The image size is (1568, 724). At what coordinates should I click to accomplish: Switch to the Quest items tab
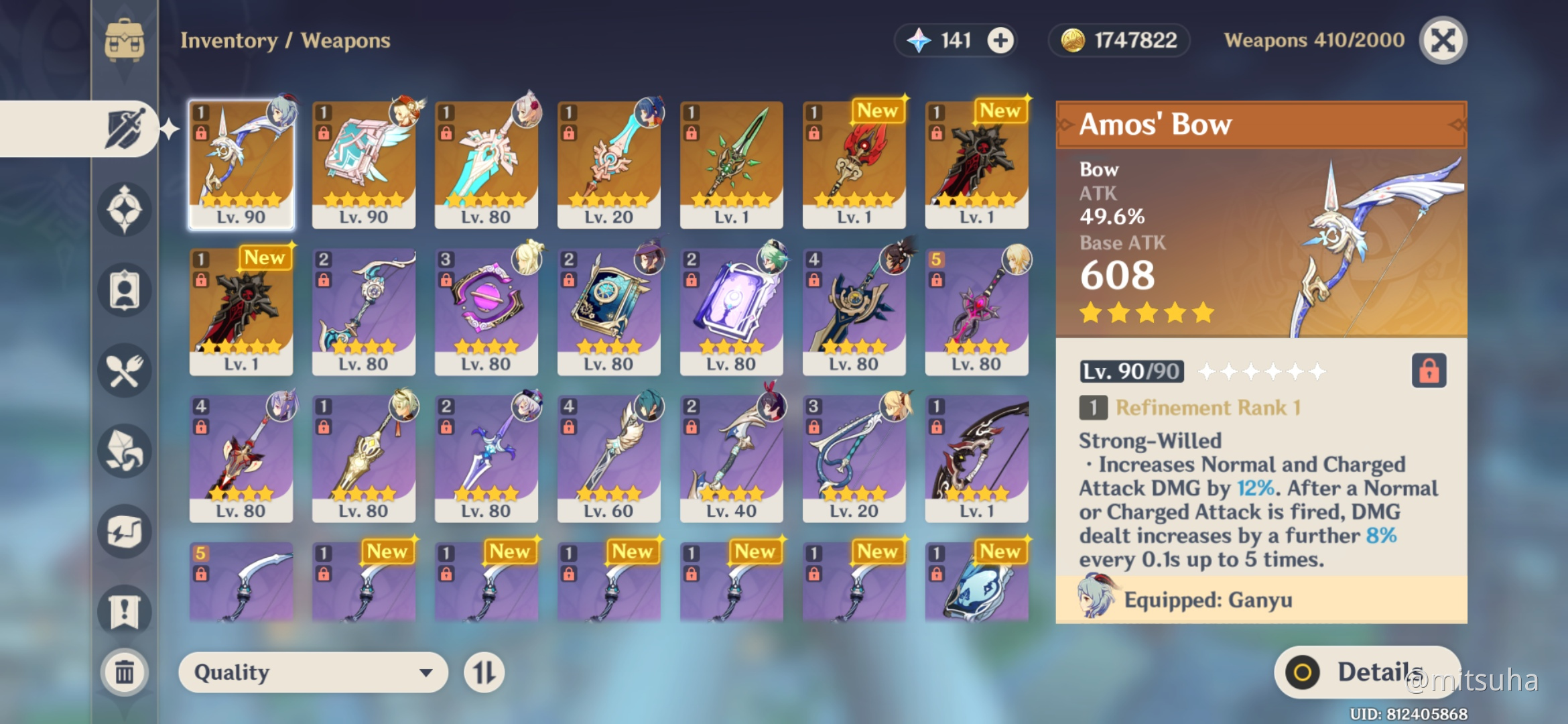(125, 611)
